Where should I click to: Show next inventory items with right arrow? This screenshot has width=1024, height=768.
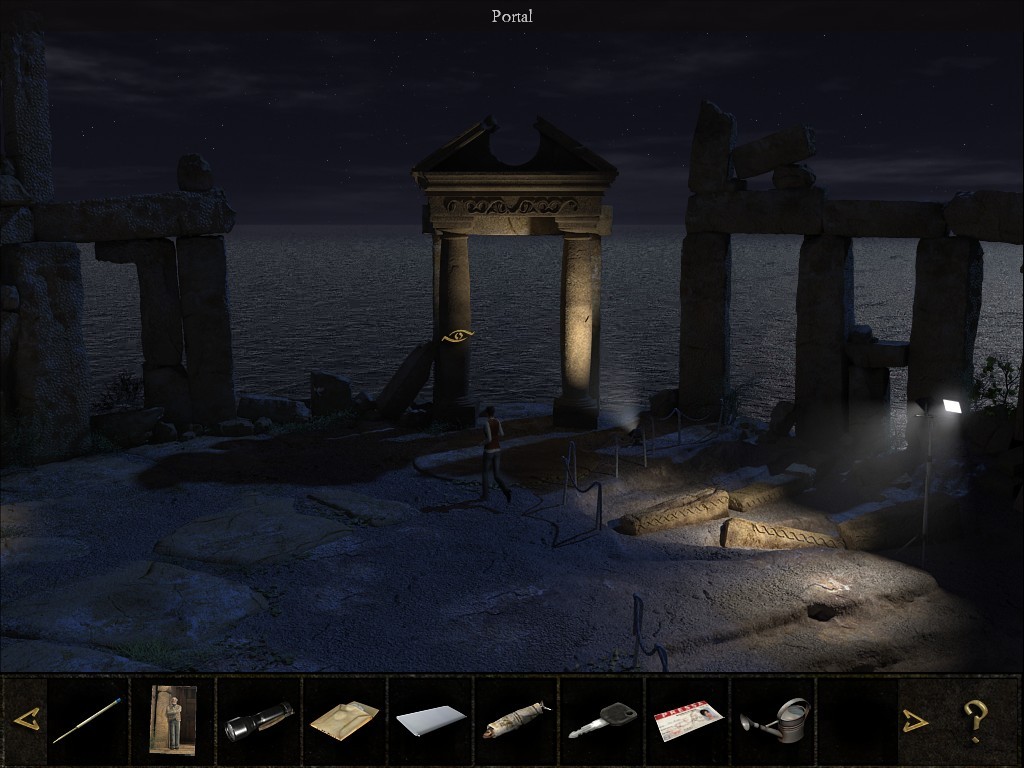pos(915,720)
